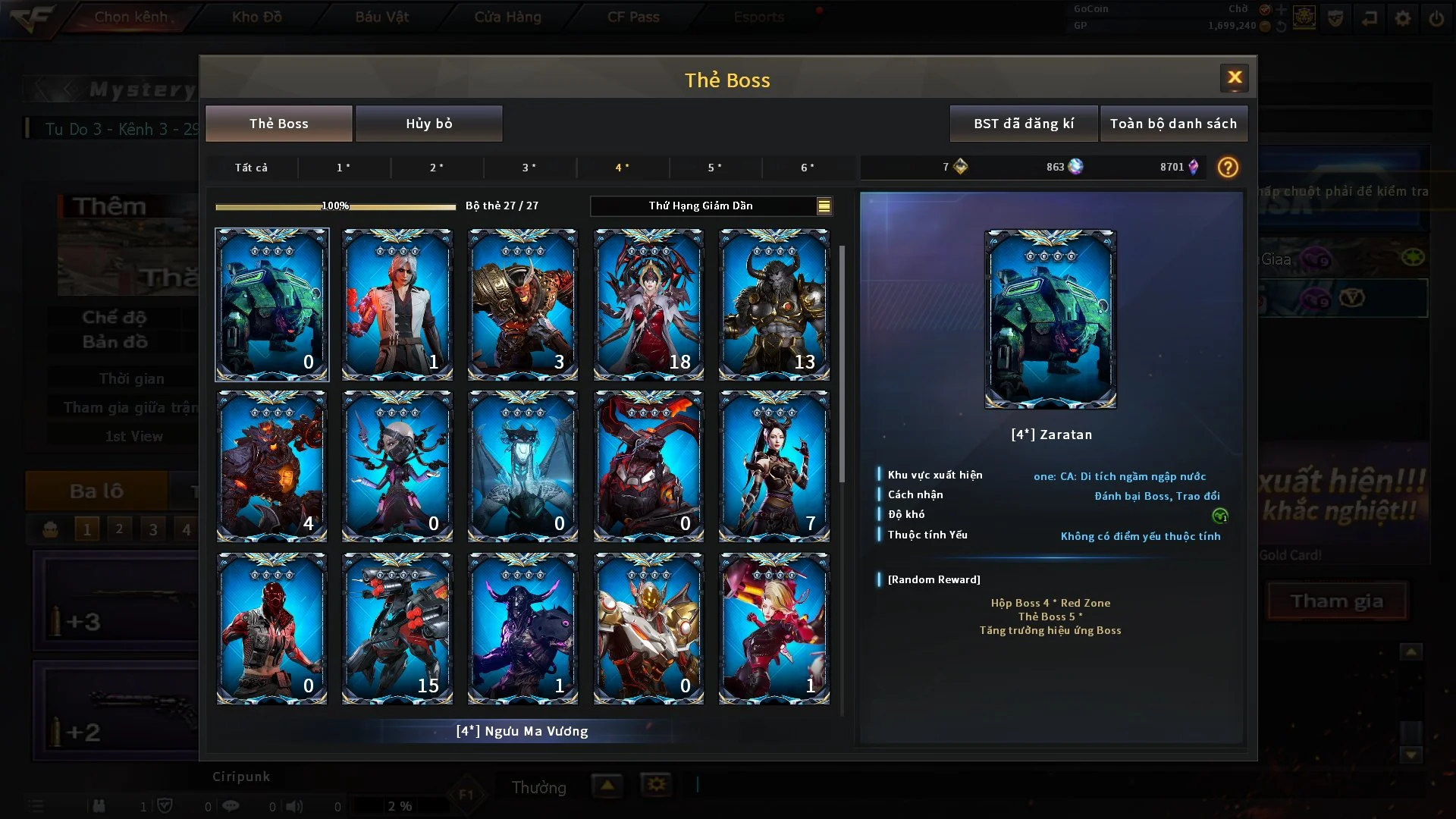Image resolution: width=1456 pixels, height=819 pixels.
Task: Open BST đã đăng kí list
Action: [x=1023, y=124]
